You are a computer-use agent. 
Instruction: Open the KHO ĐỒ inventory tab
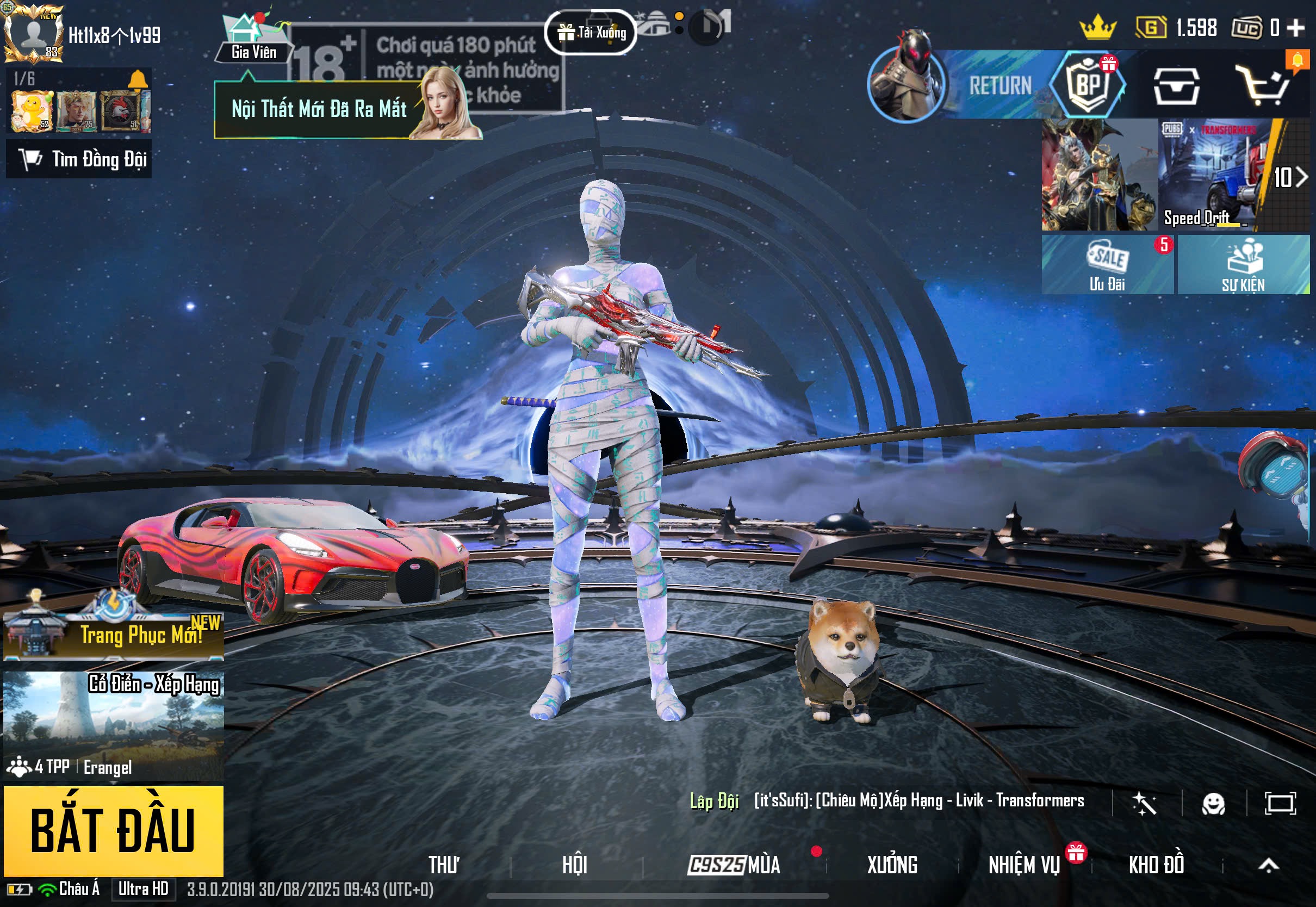[x=1156, y=865]
